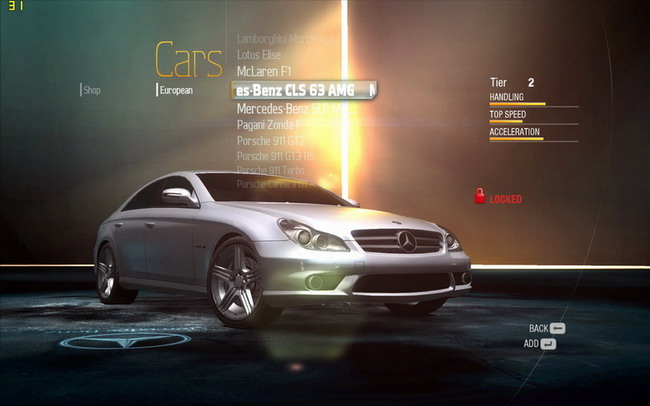Viewport: 650px width, 406px height.
Task: Open the European cars category
Action: coord(176,90)
